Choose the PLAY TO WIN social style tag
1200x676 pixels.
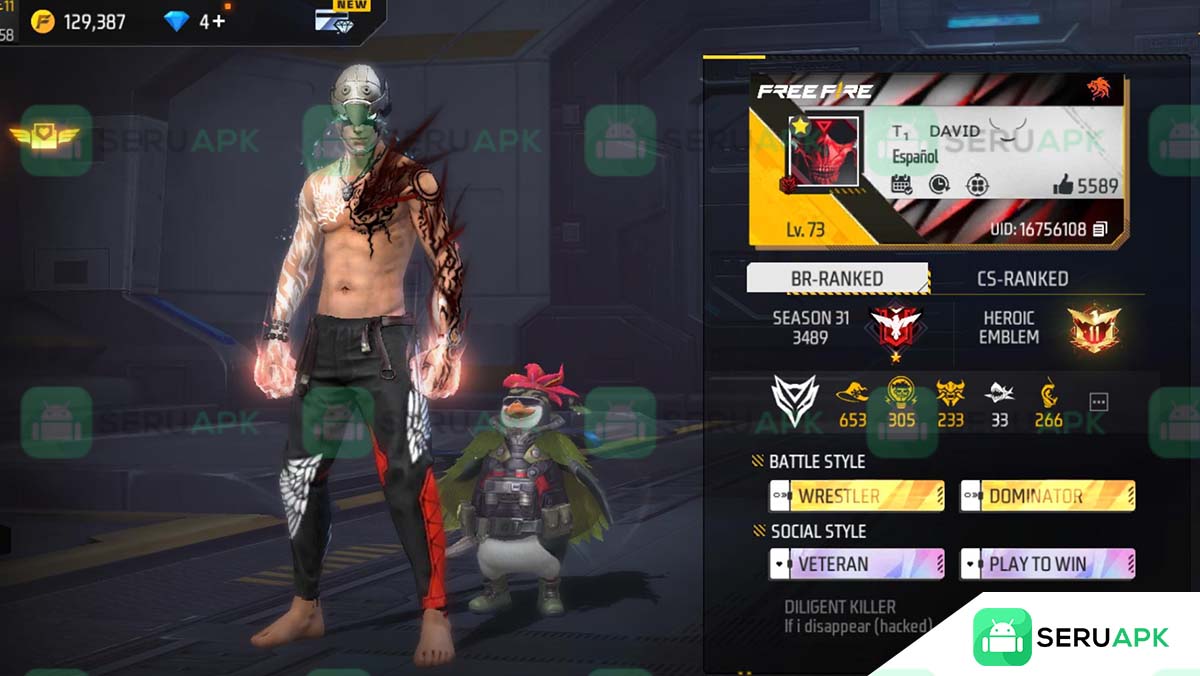(1047, 564)
